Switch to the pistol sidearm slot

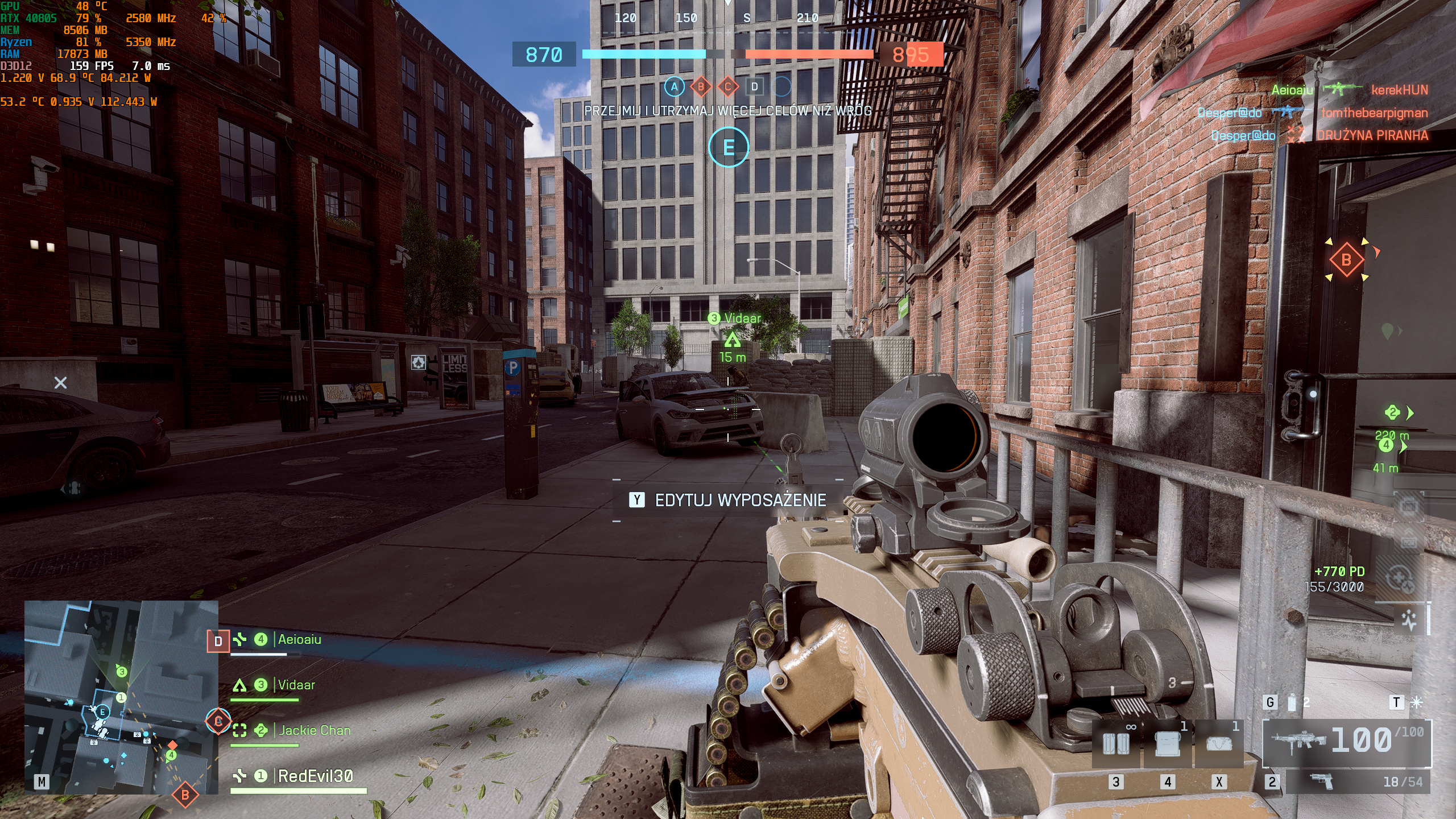(x=1359, y=782)
